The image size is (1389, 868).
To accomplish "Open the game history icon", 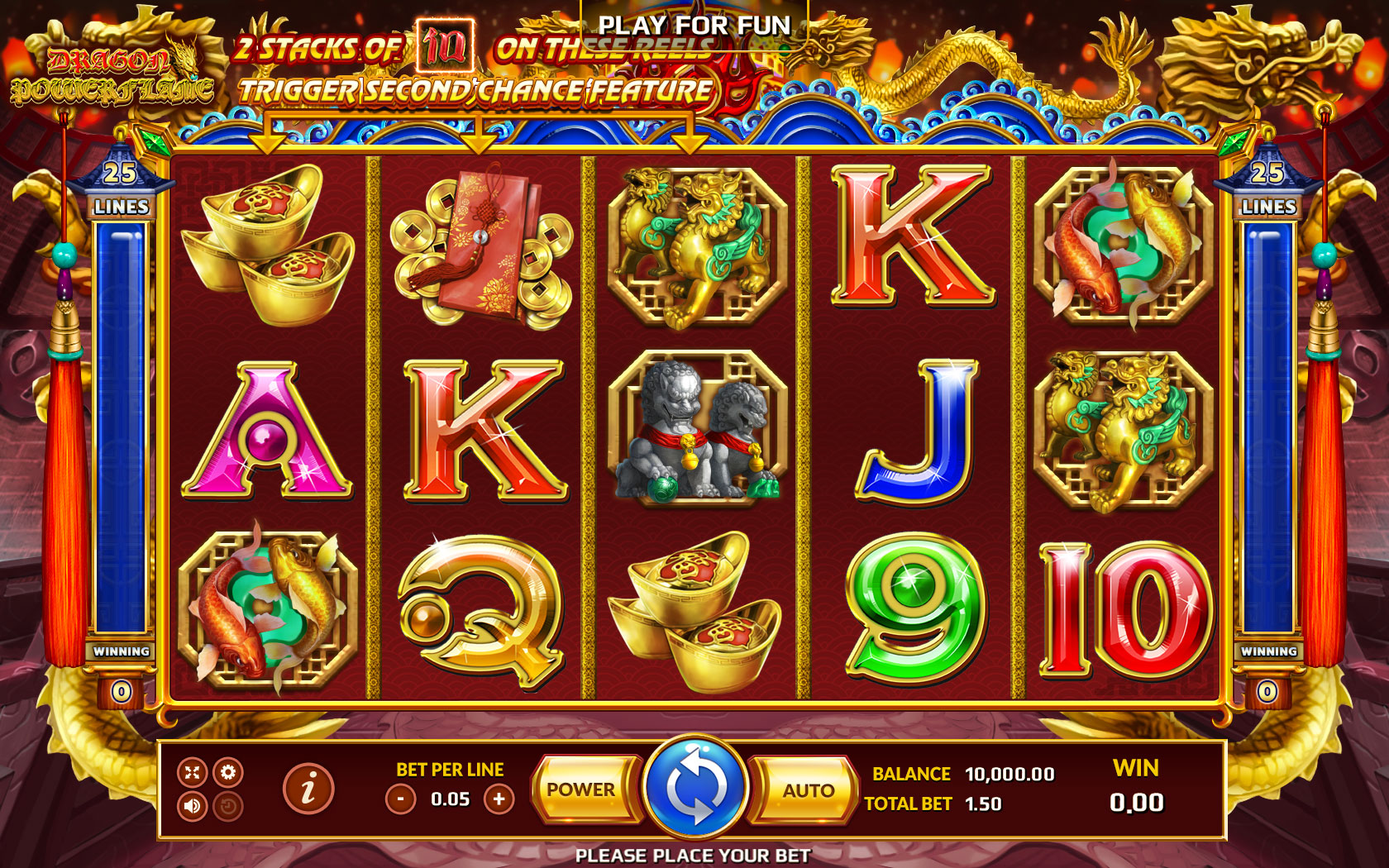I will point(228,806).
